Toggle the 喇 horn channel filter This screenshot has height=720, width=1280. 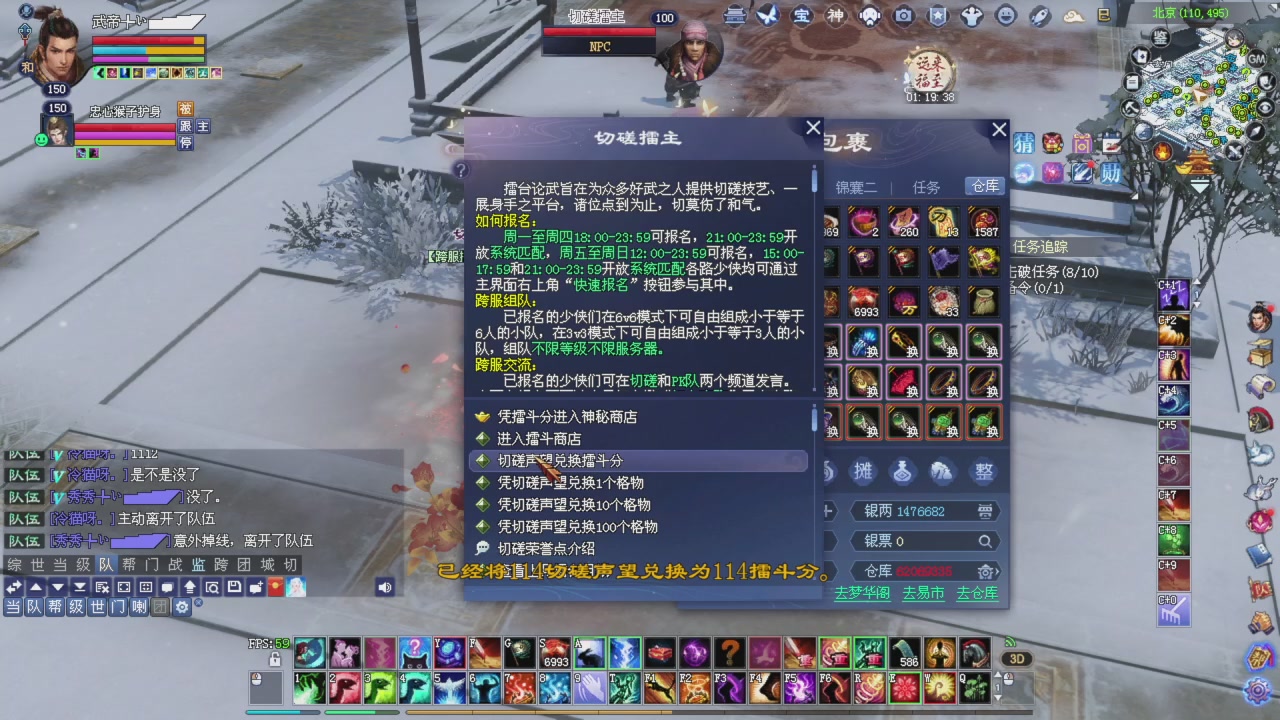140,606
